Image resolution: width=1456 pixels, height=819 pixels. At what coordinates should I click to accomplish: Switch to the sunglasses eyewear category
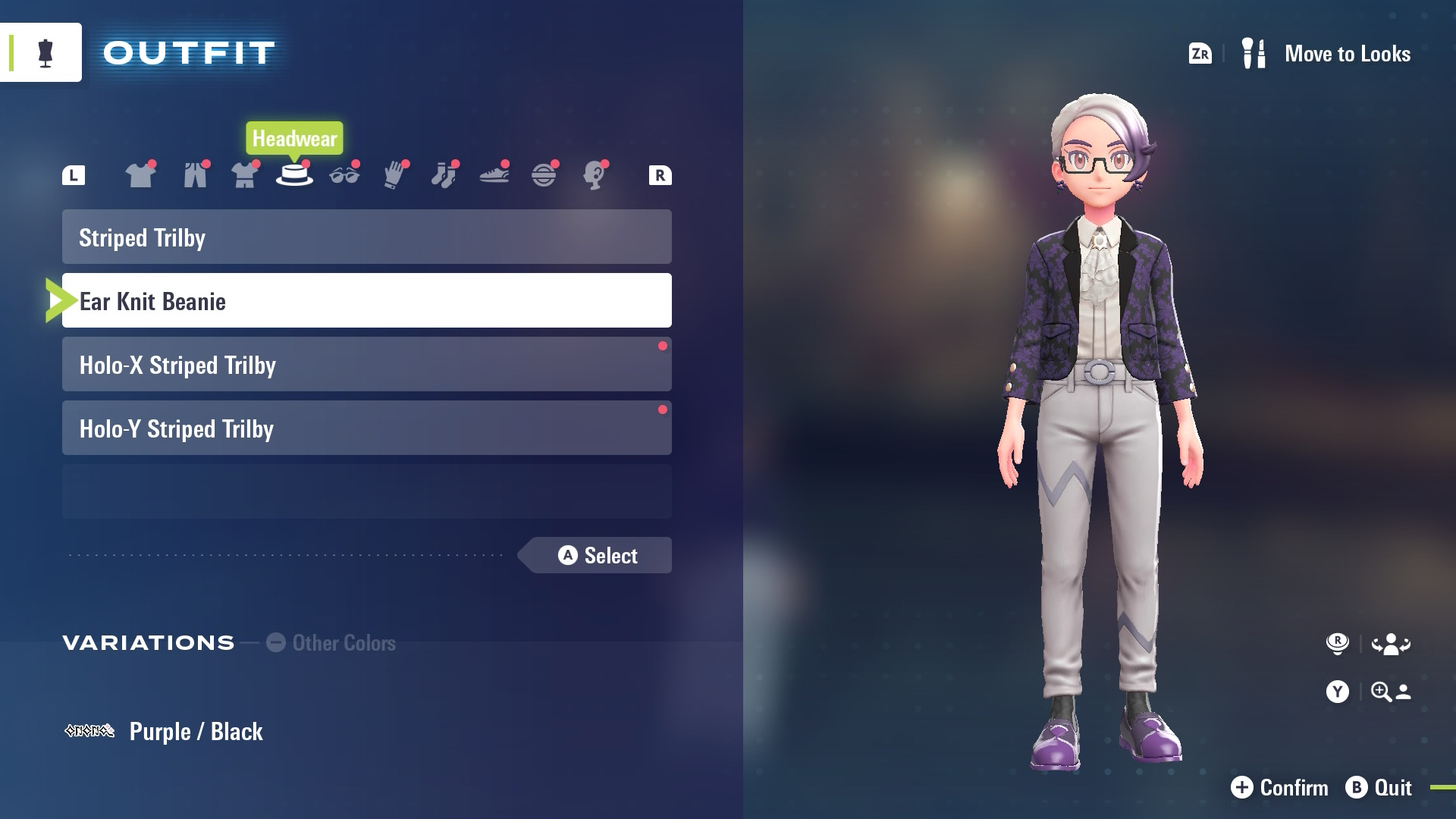[x=344, y=175]
